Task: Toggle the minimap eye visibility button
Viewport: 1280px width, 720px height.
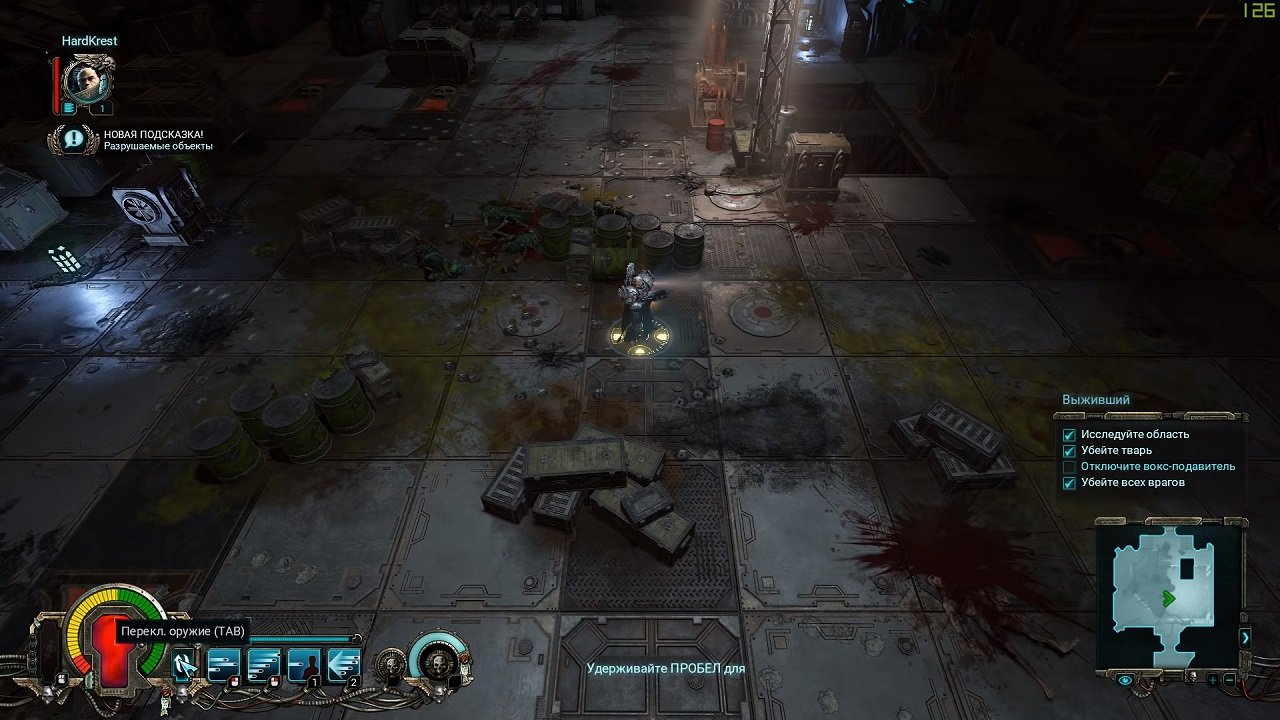Action: (1126, 680)
